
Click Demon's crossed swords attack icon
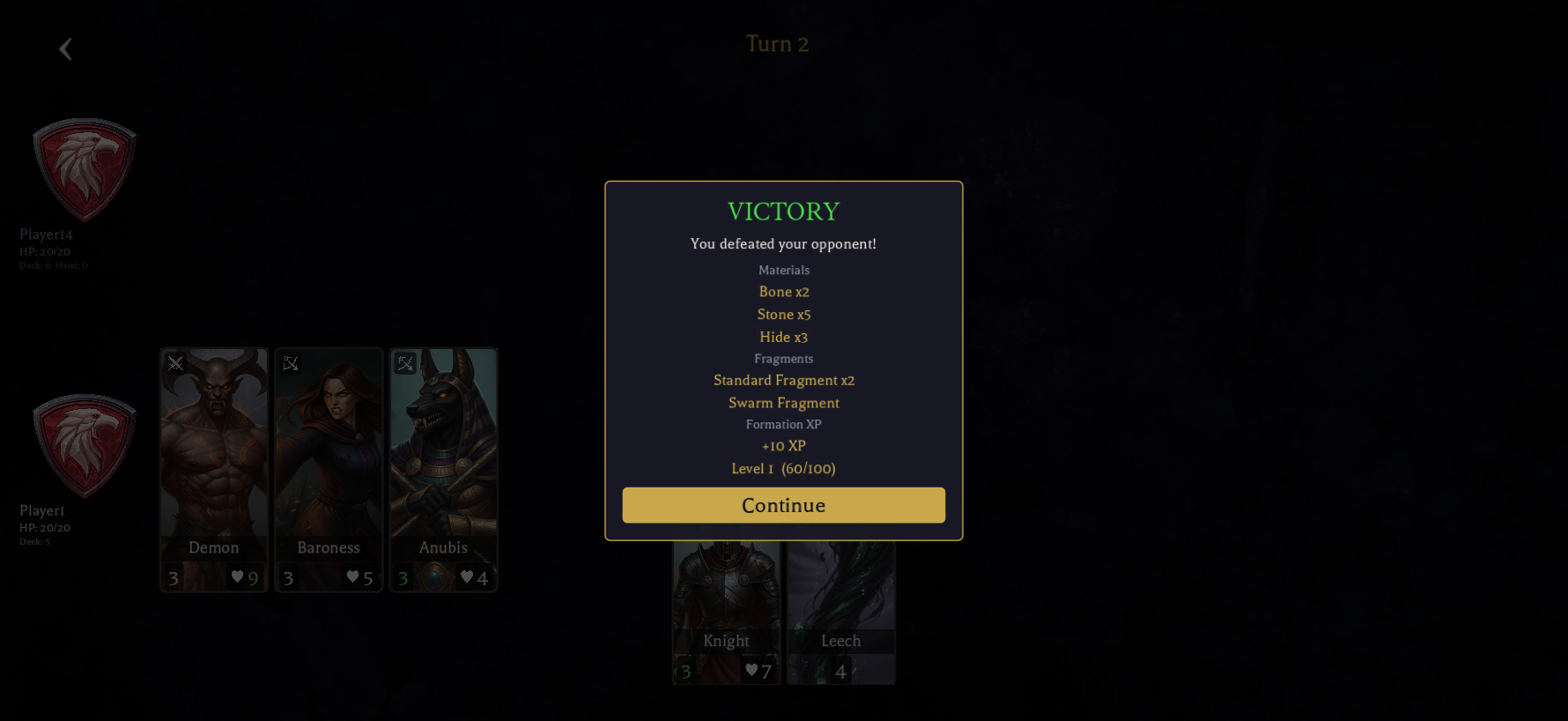(x=175, y=363)
